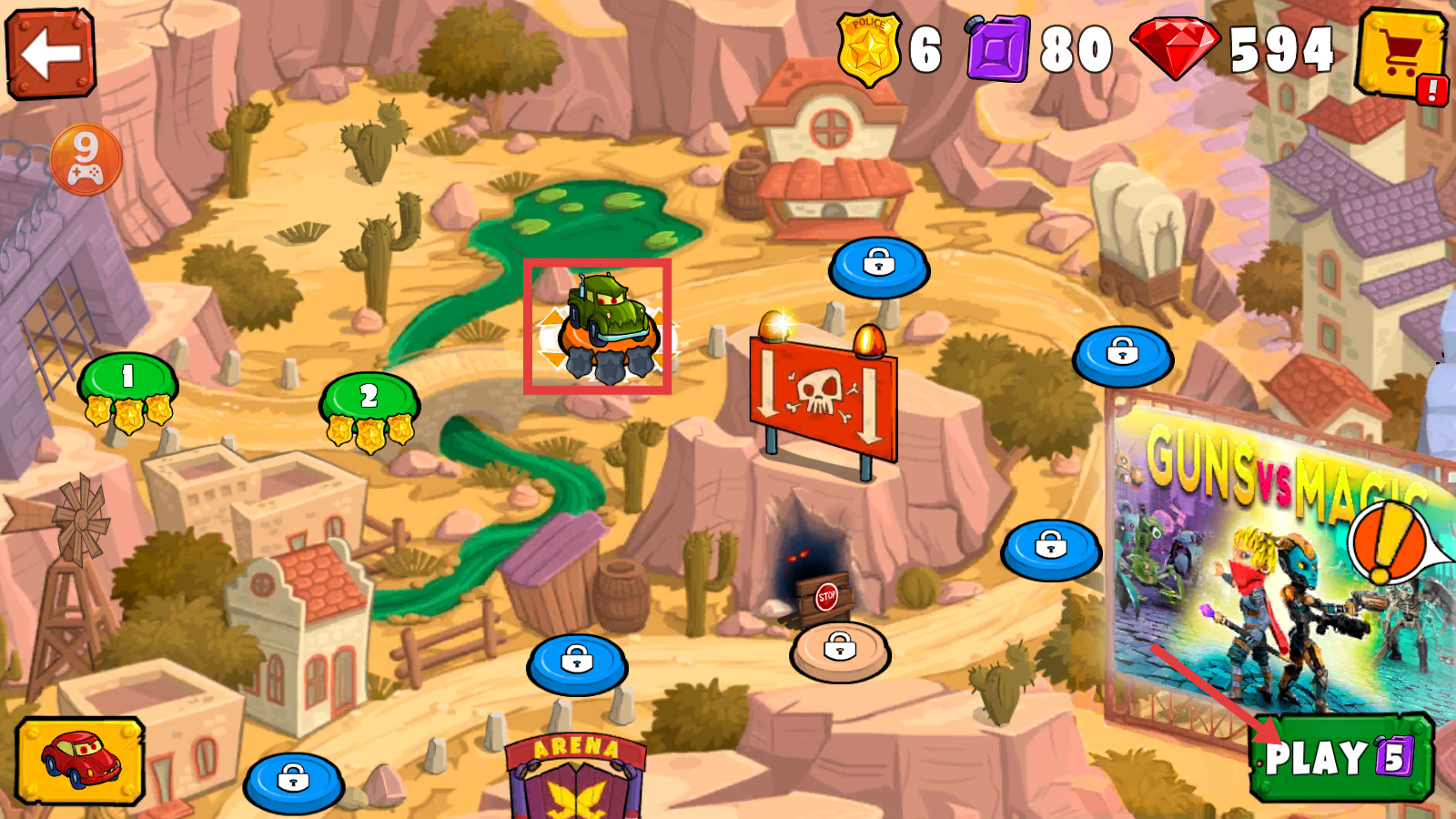The width and height of the screenshot is (1456, 819).
Task: Start the level with the green PLAY button
Action: point(1340,757)
